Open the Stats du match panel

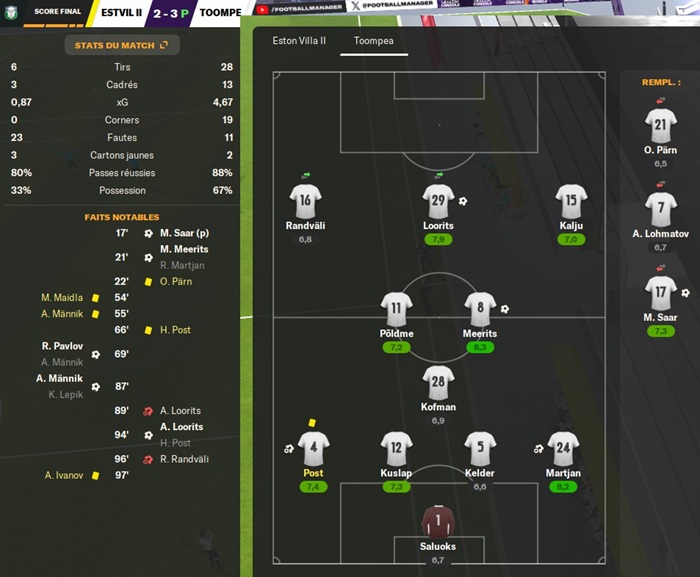121,45
